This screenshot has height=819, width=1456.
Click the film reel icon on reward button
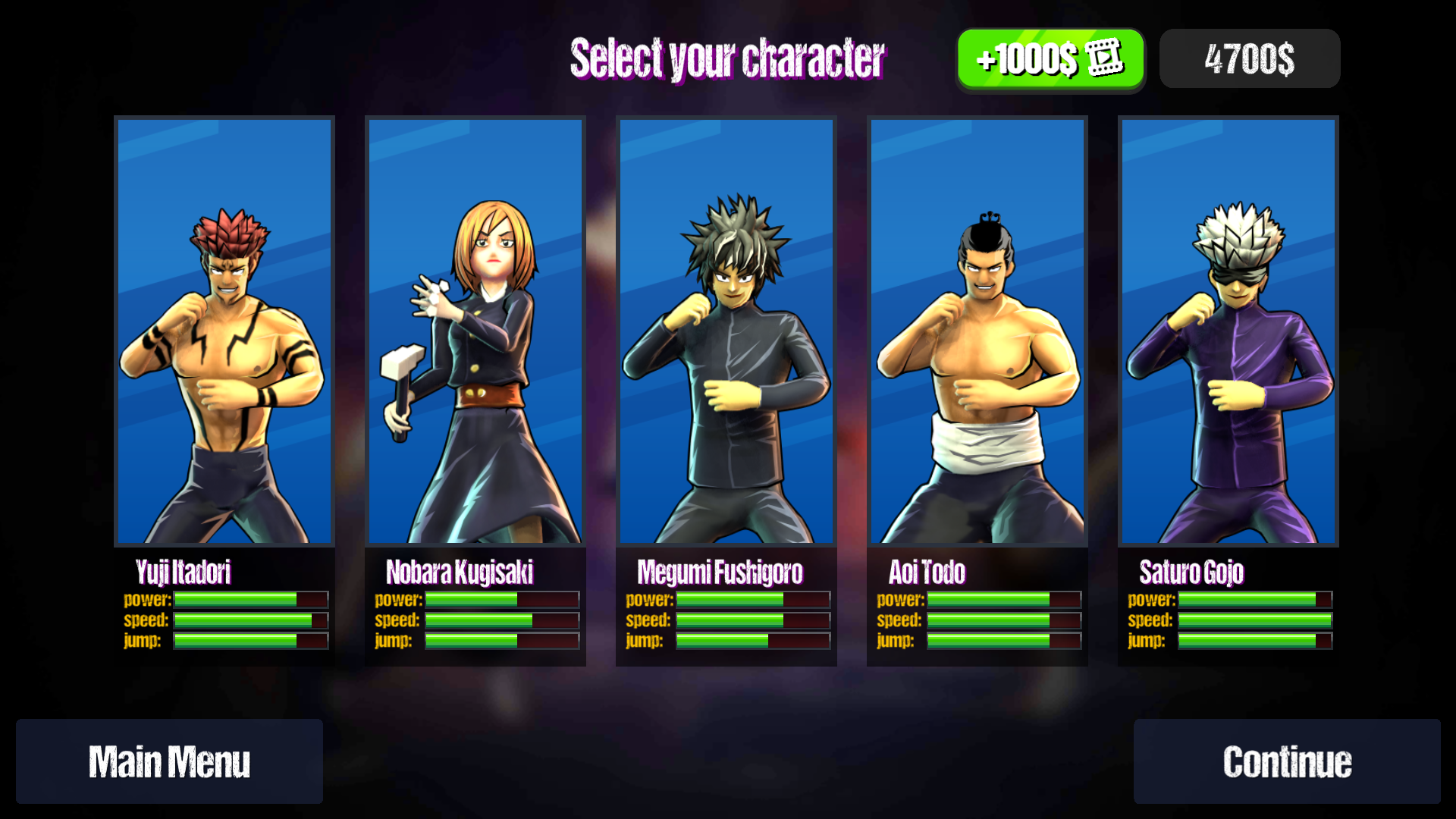tap(1103, 58)
